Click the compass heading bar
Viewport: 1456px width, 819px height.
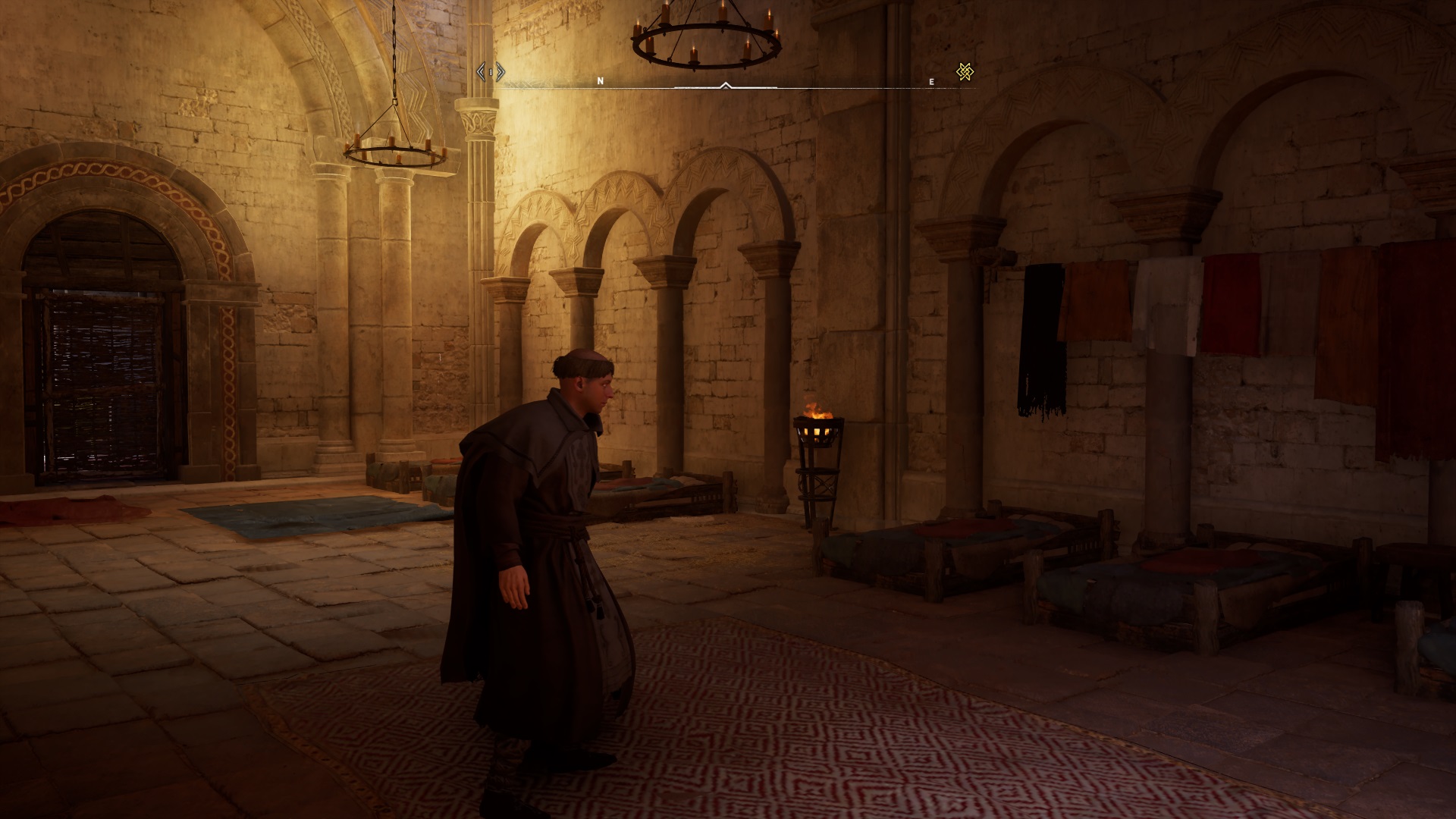(726, 86)
